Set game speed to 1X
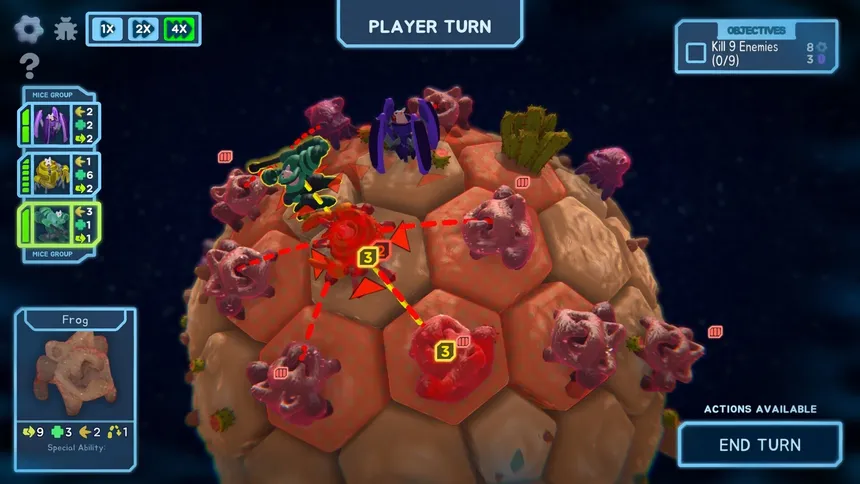 (x=108, y=29)
